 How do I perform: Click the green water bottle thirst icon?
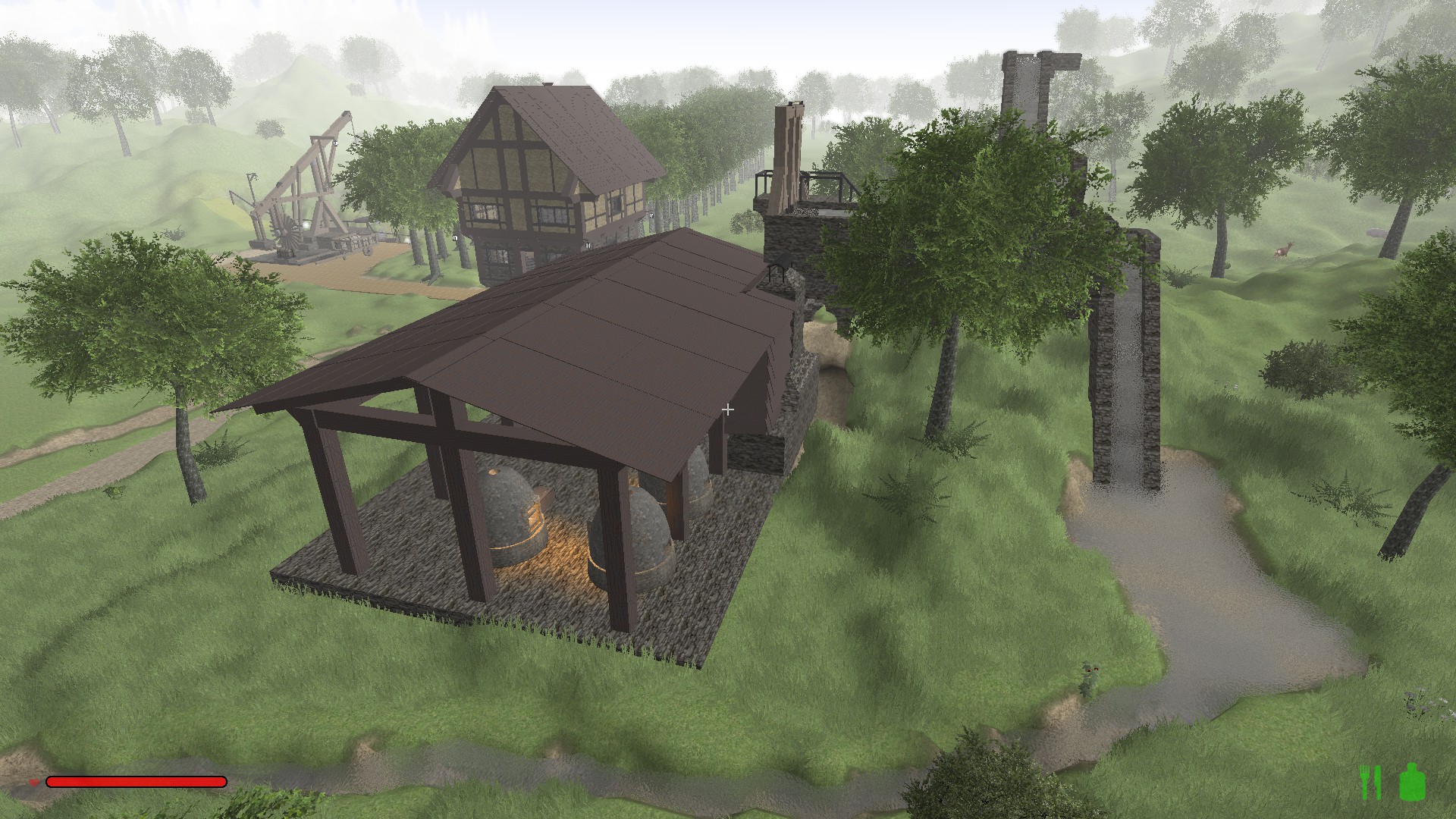point(1413,783)
